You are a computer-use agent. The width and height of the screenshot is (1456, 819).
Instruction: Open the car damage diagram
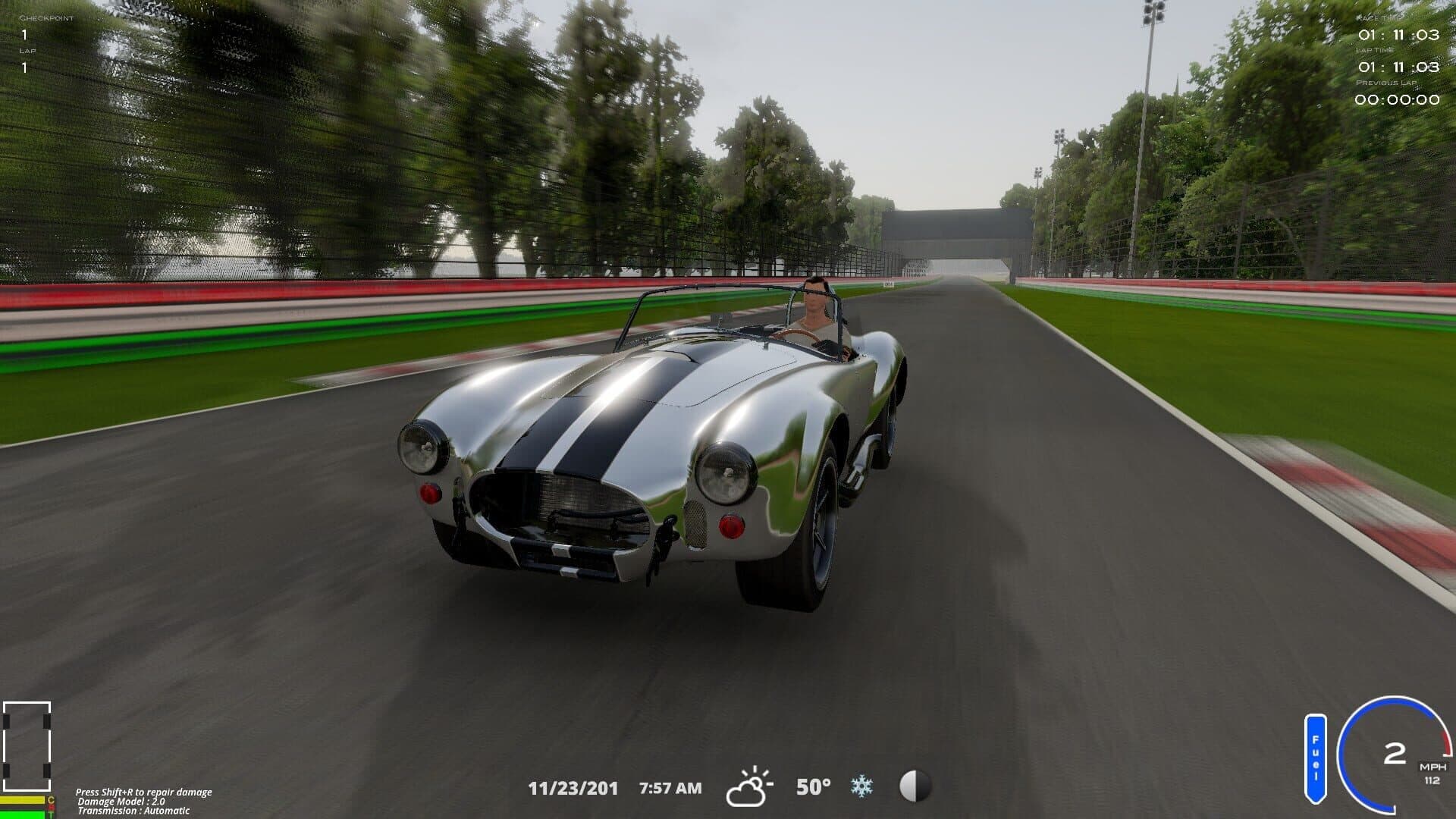27,746
